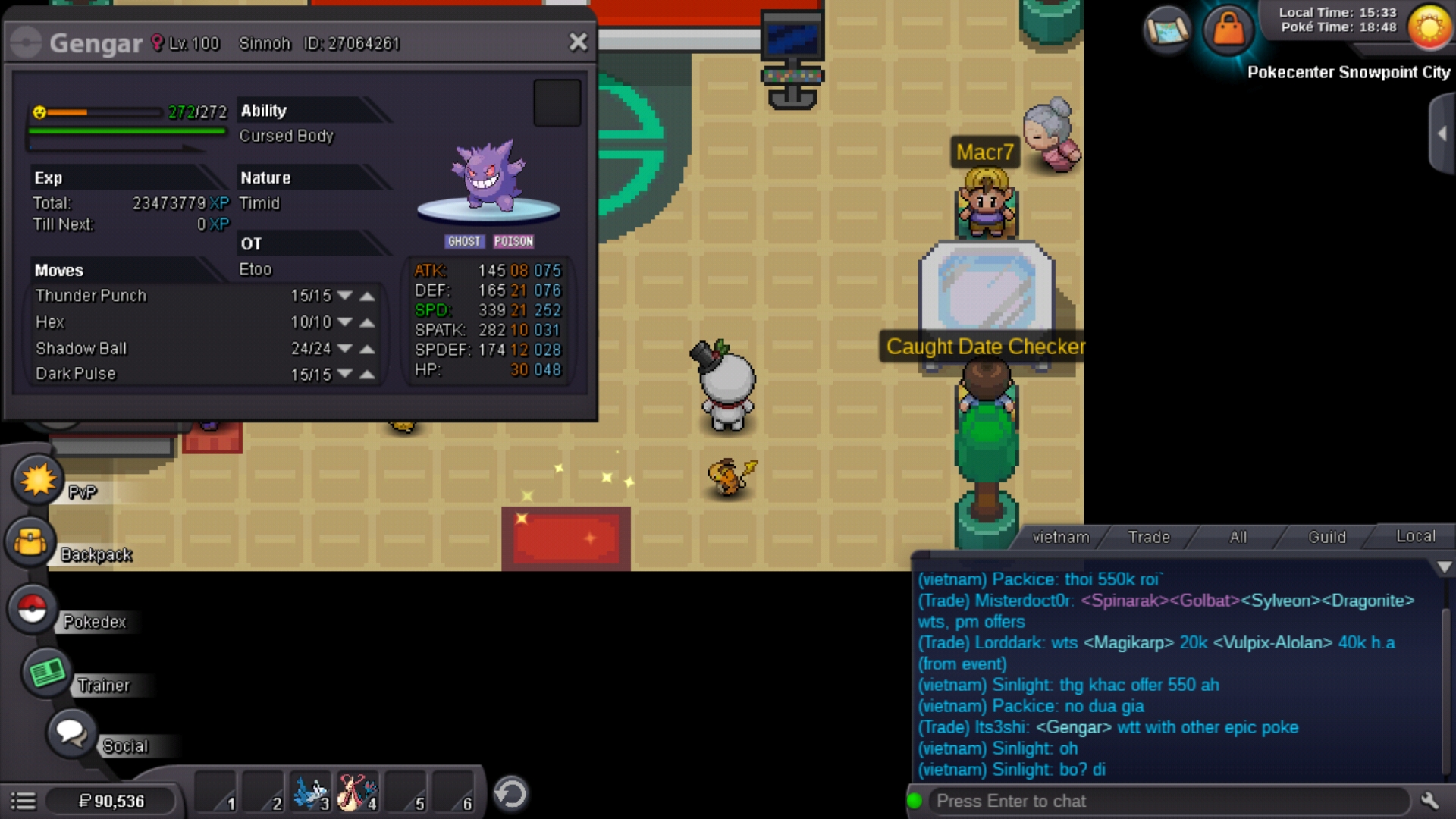Close the Gengar summary window
1456x819 pixels.
point(578,42)
